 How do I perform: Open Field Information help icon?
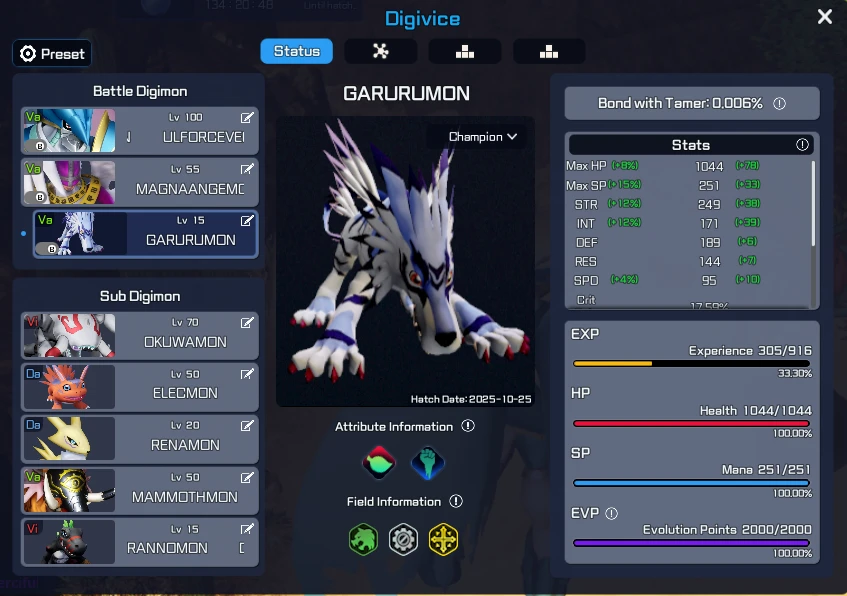(x=456, y=501)
